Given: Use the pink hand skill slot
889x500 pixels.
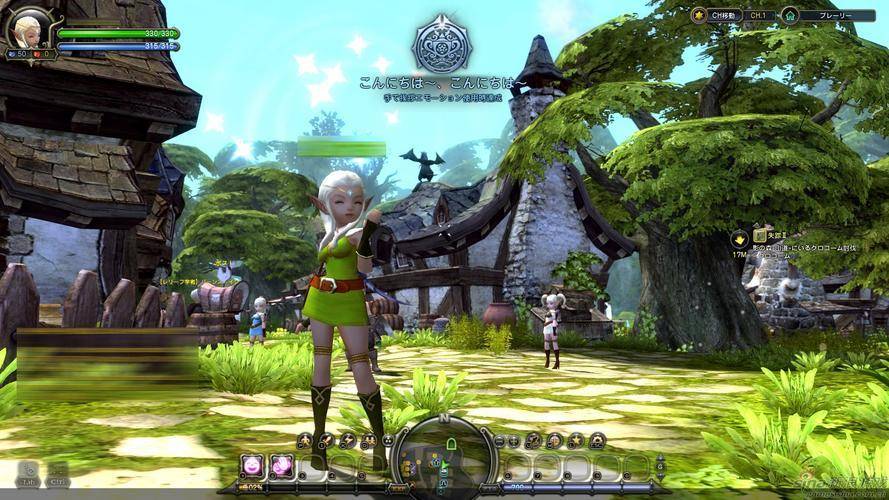Looking at the screenshot, I should point(281,464).
